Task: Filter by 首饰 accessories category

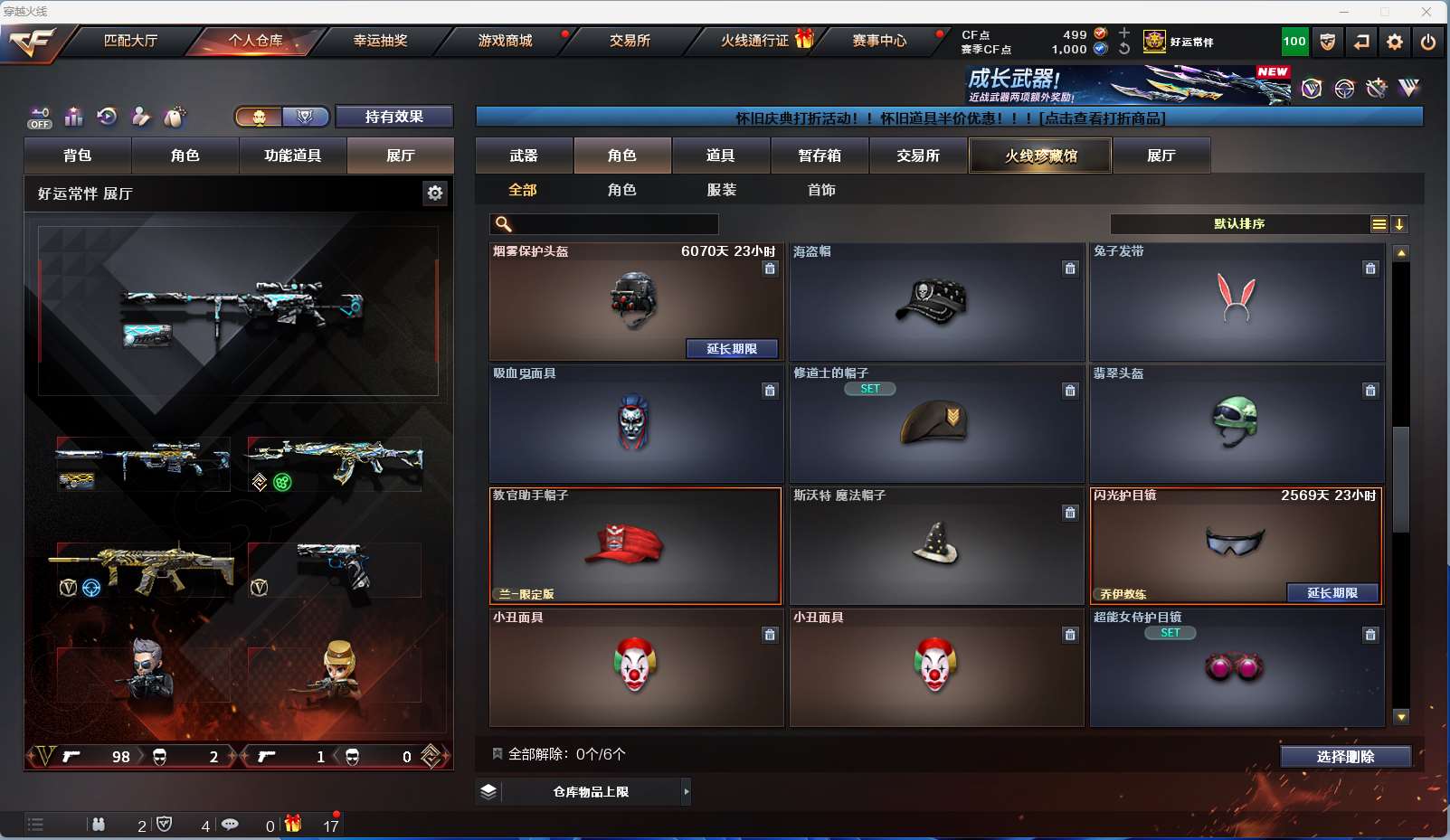Action: [x=821, y=190]
